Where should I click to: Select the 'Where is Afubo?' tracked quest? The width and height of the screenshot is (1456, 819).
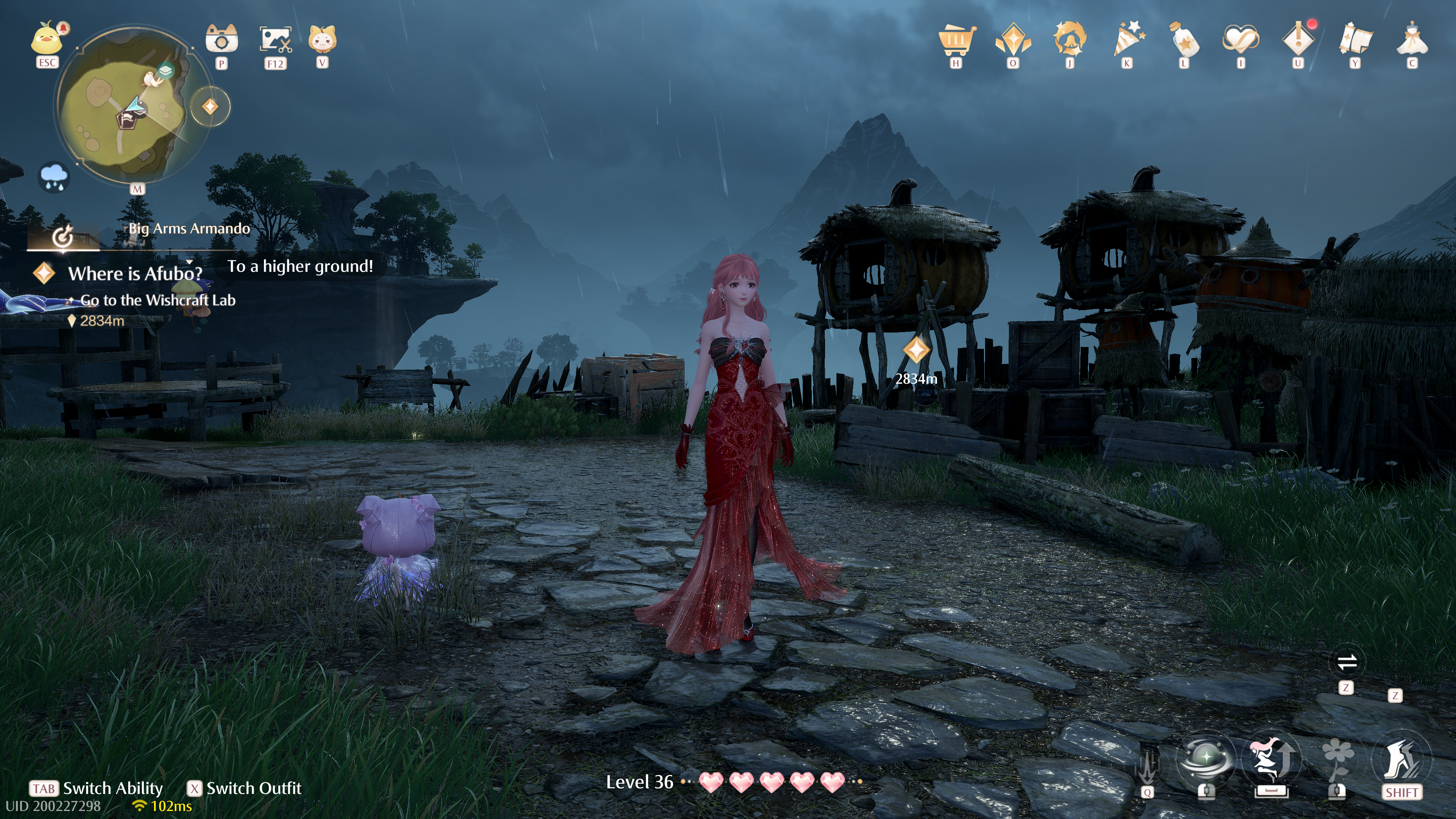[x=135, y=273]
